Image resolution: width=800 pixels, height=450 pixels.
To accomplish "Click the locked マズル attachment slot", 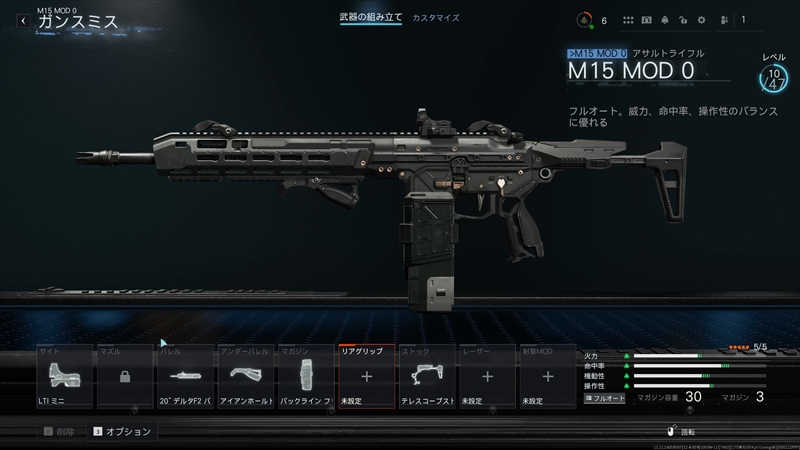I will (124, 378).
